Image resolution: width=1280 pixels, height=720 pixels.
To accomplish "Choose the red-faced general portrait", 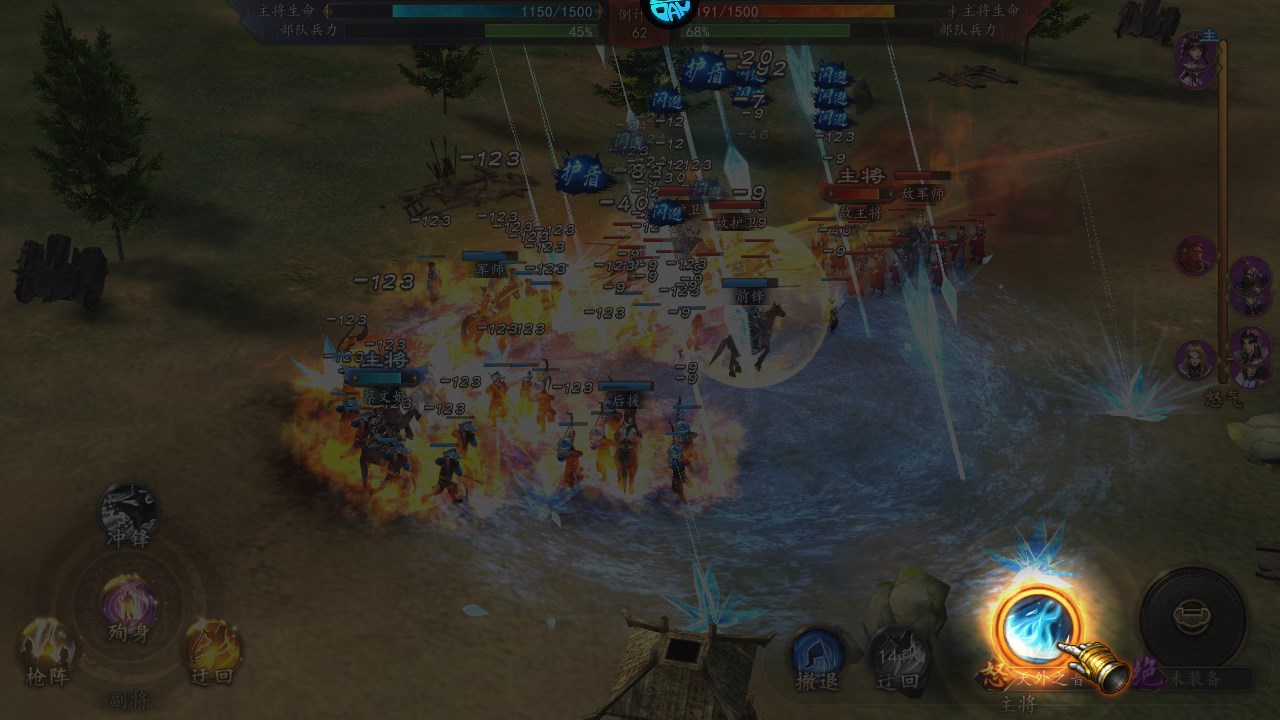I will click(x=1195, y=255).
